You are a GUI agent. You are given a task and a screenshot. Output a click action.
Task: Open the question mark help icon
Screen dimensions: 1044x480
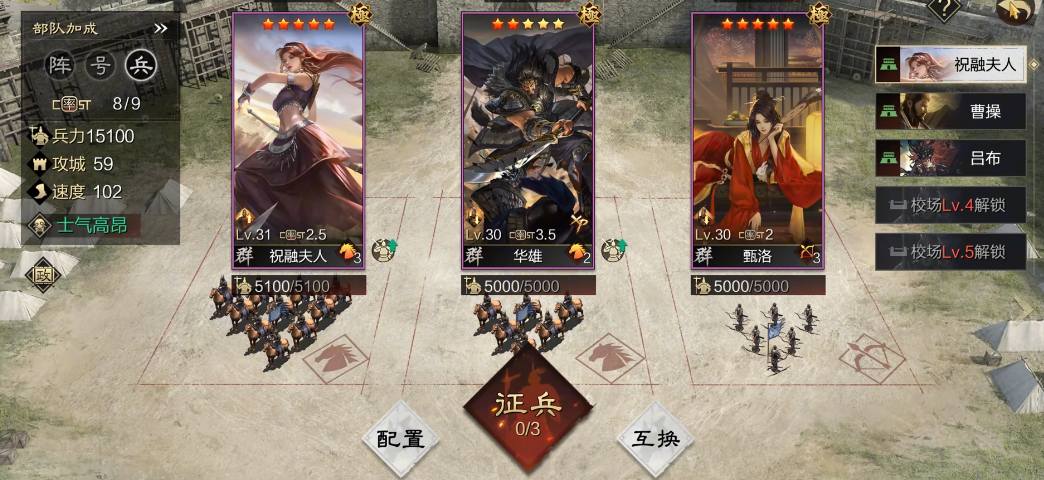pos(944,9)
